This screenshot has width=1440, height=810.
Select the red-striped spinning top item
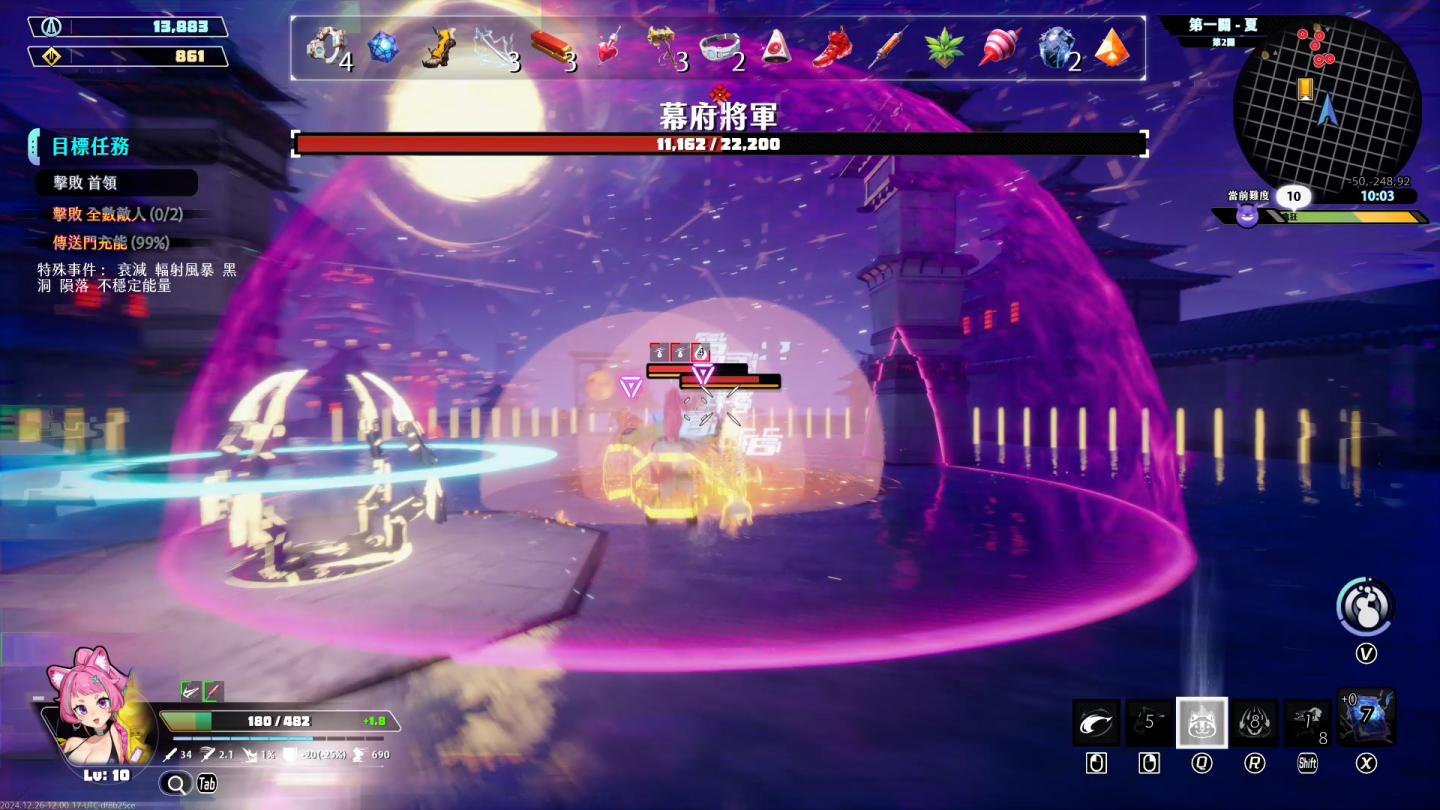point(1000,47)
